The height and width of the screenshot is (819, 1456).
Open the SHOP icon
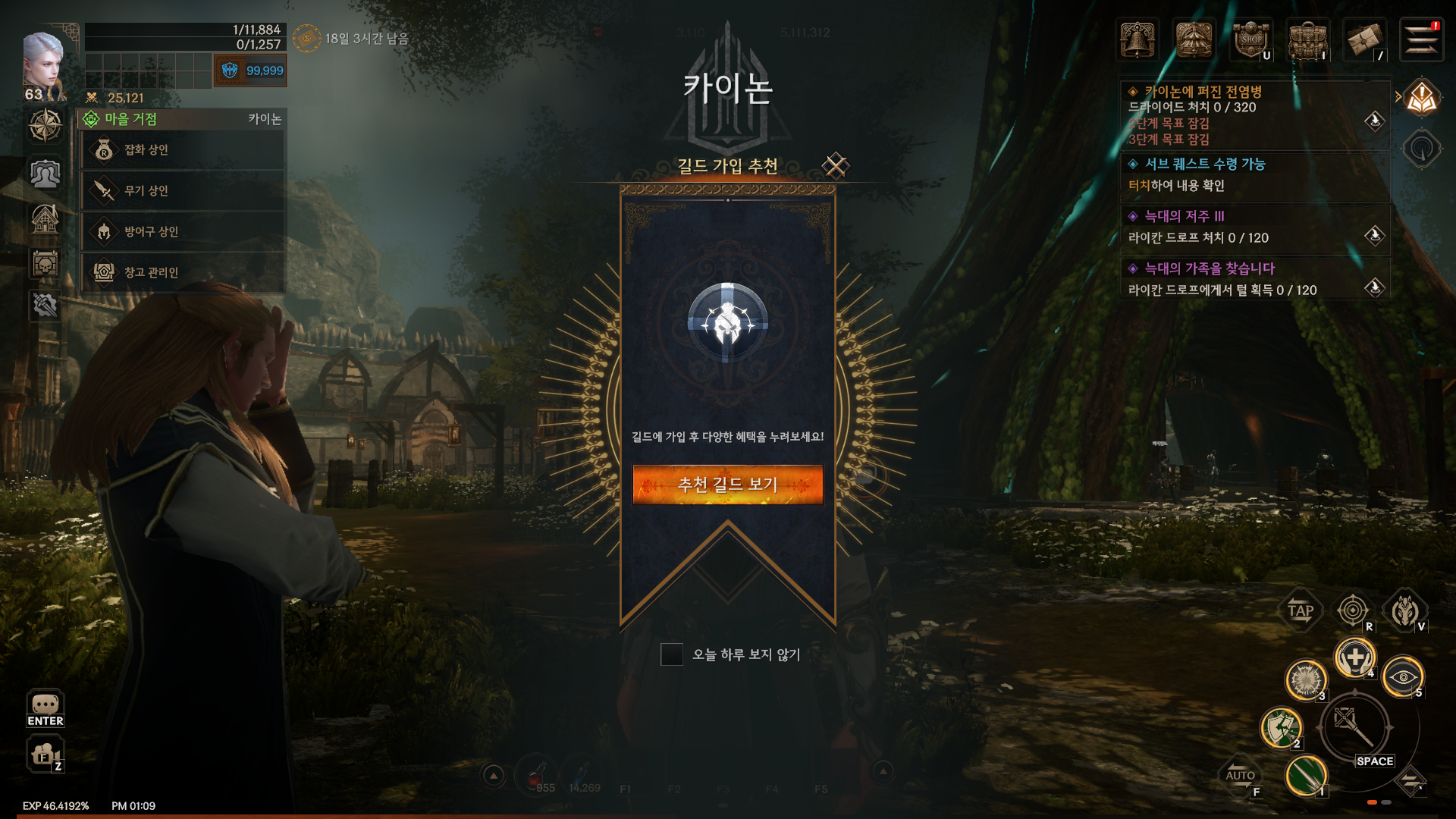[1250, 39]
